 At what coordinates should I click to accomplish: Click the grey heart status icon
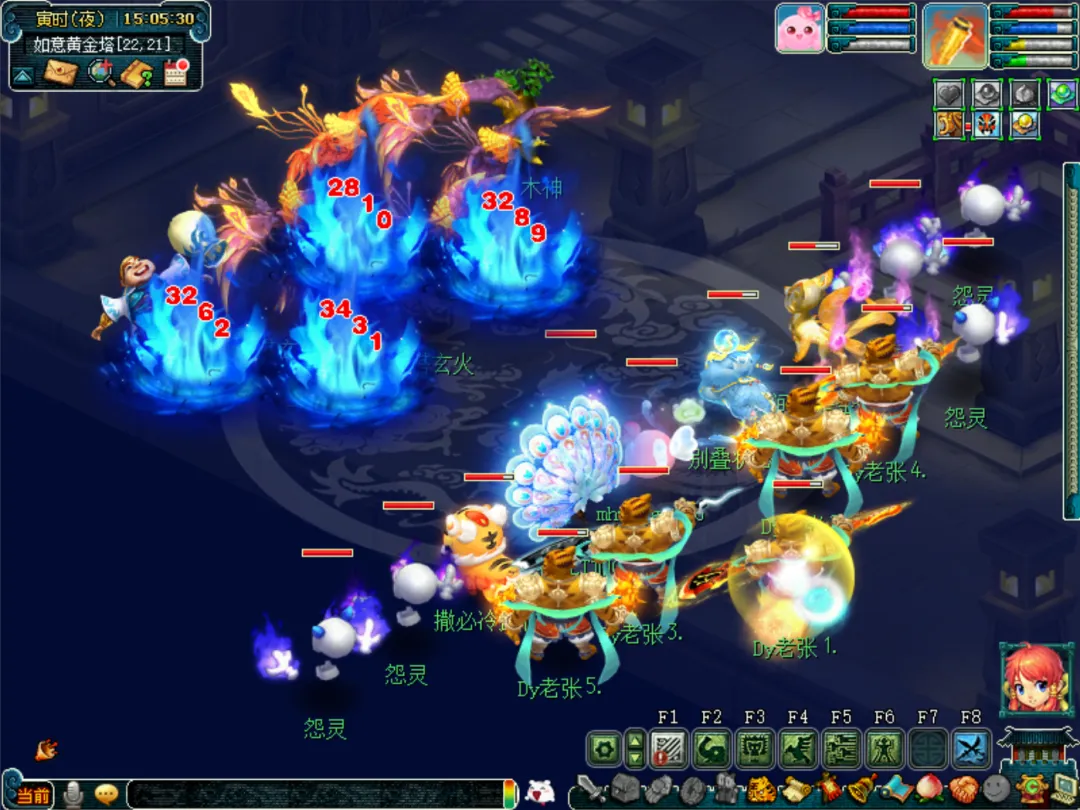click(x=949, y=94)
